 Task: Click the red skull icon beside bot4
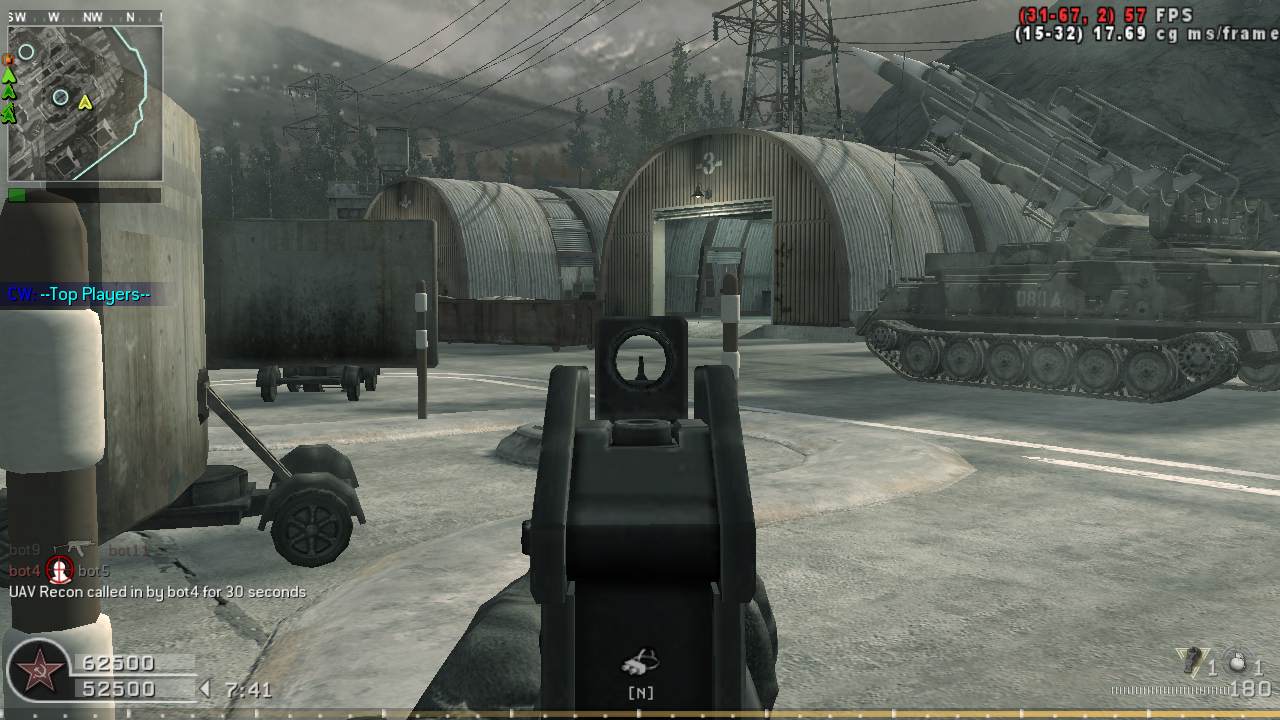(61, 570)
